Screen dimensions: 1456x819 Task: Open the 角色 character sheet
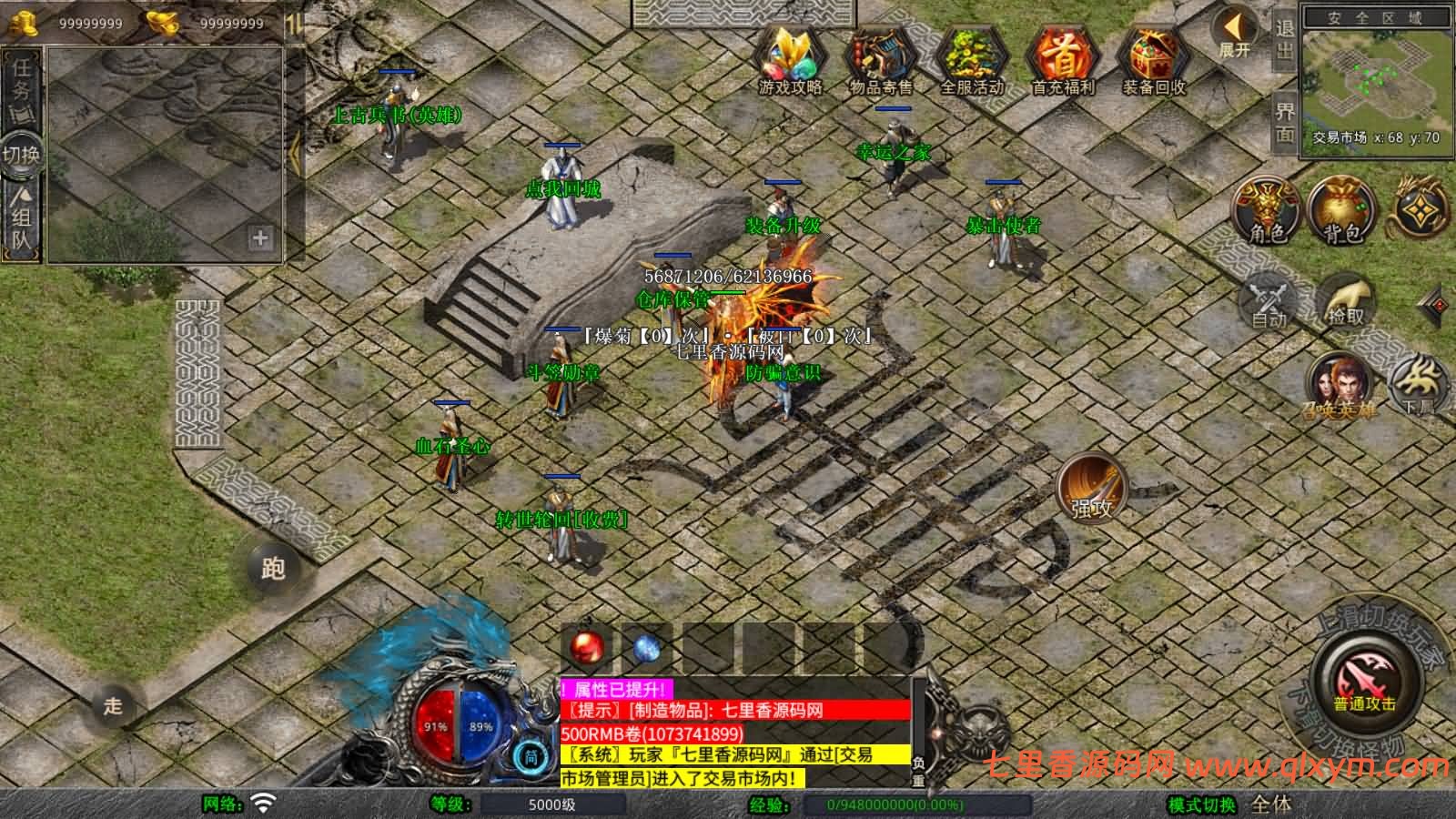[x=1267, y=211]
